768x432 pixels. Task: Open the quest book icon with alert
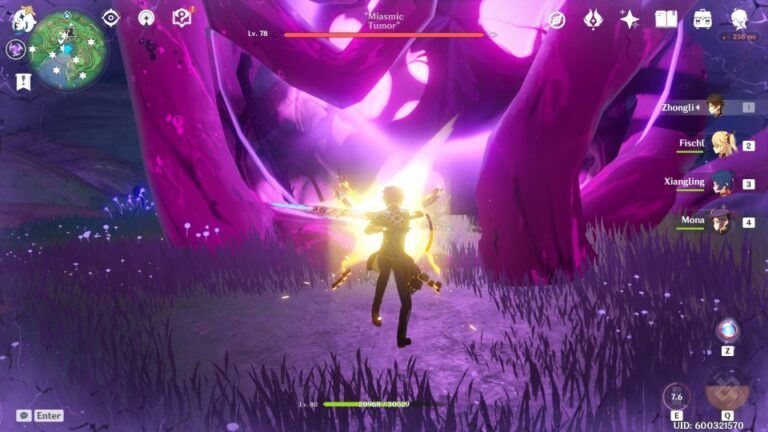coord(181,18)
